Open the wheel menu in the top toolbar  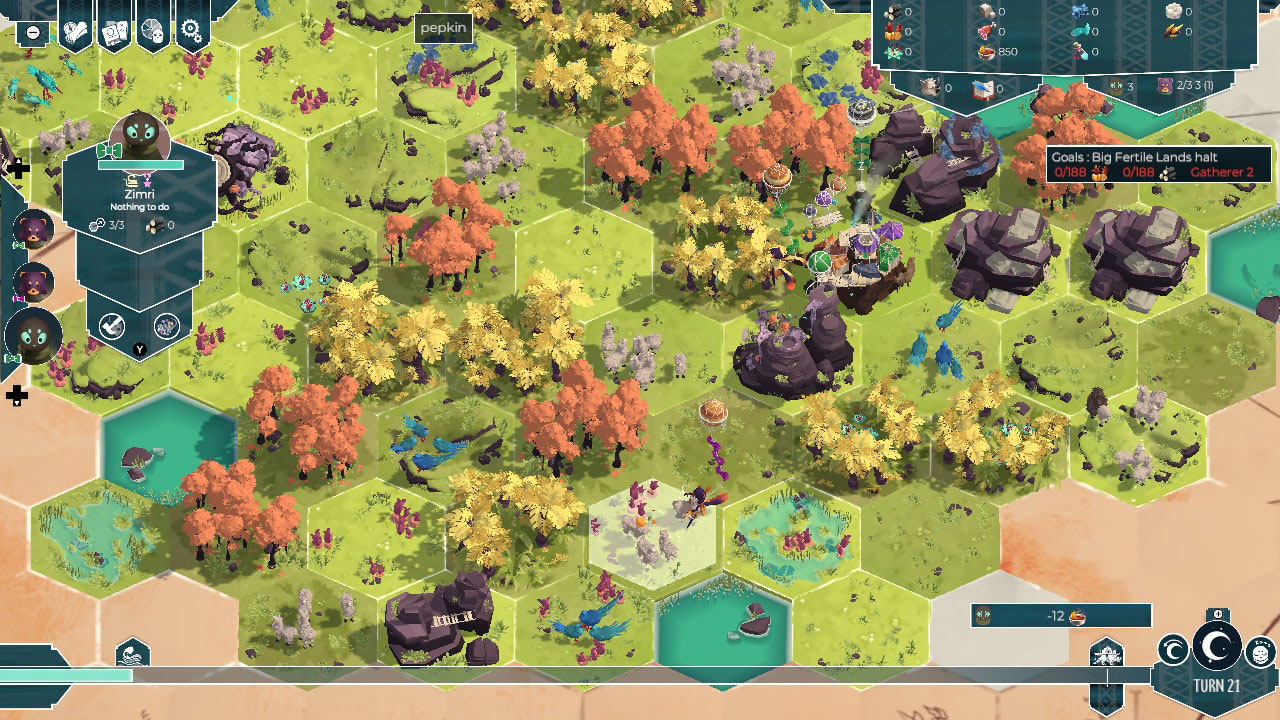click(150, 28)
